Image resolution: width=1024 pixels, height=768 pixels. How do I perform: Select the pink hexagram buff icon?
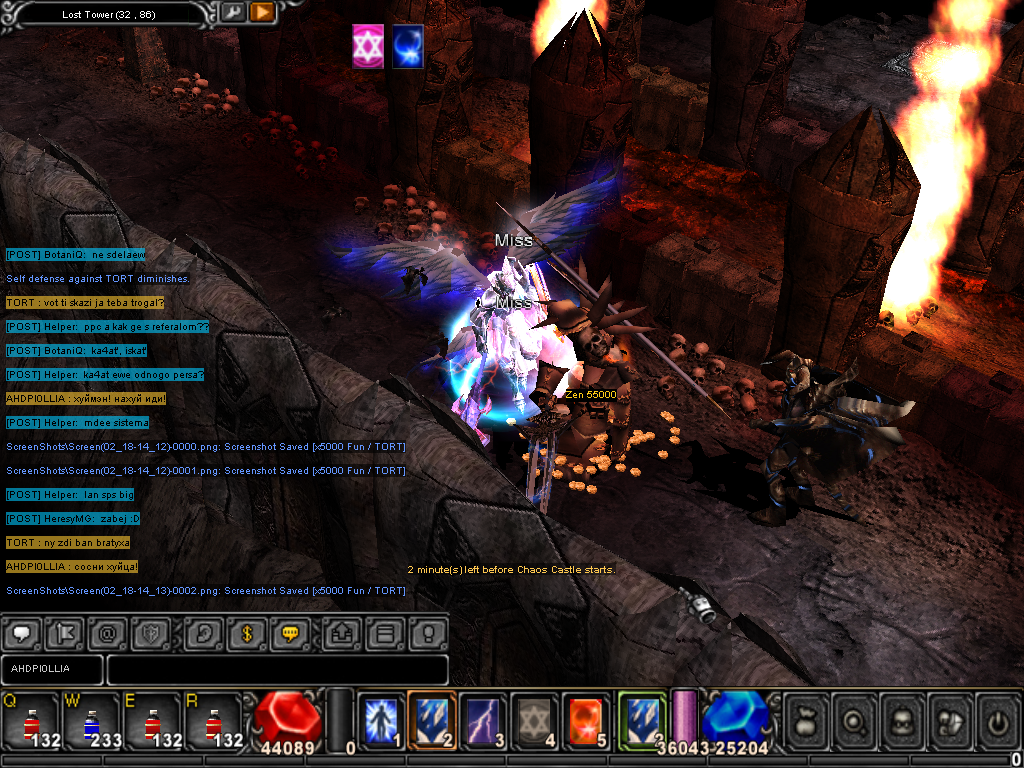click(368, 47)
